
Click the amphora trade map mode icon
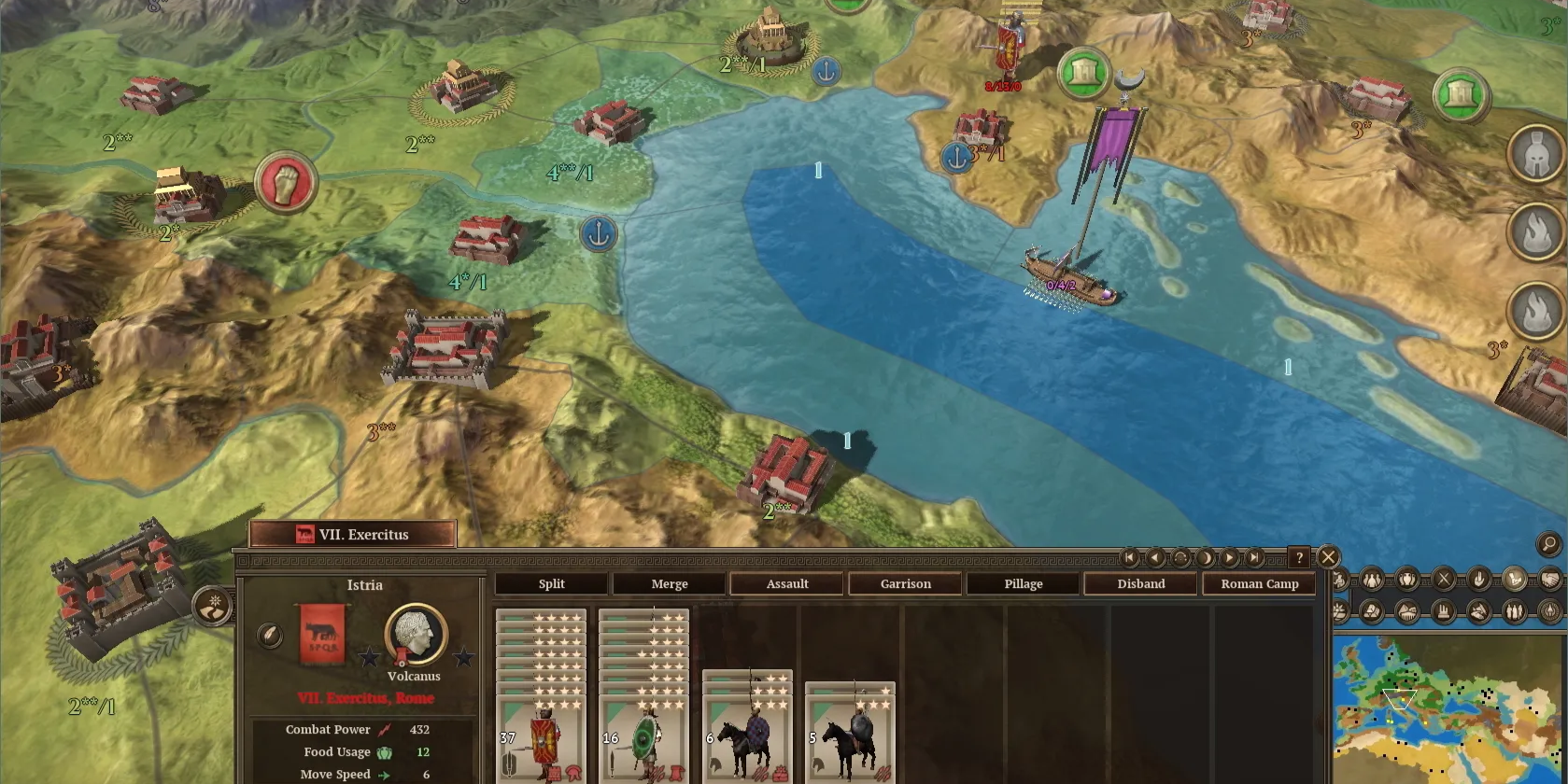point(1407,581)
